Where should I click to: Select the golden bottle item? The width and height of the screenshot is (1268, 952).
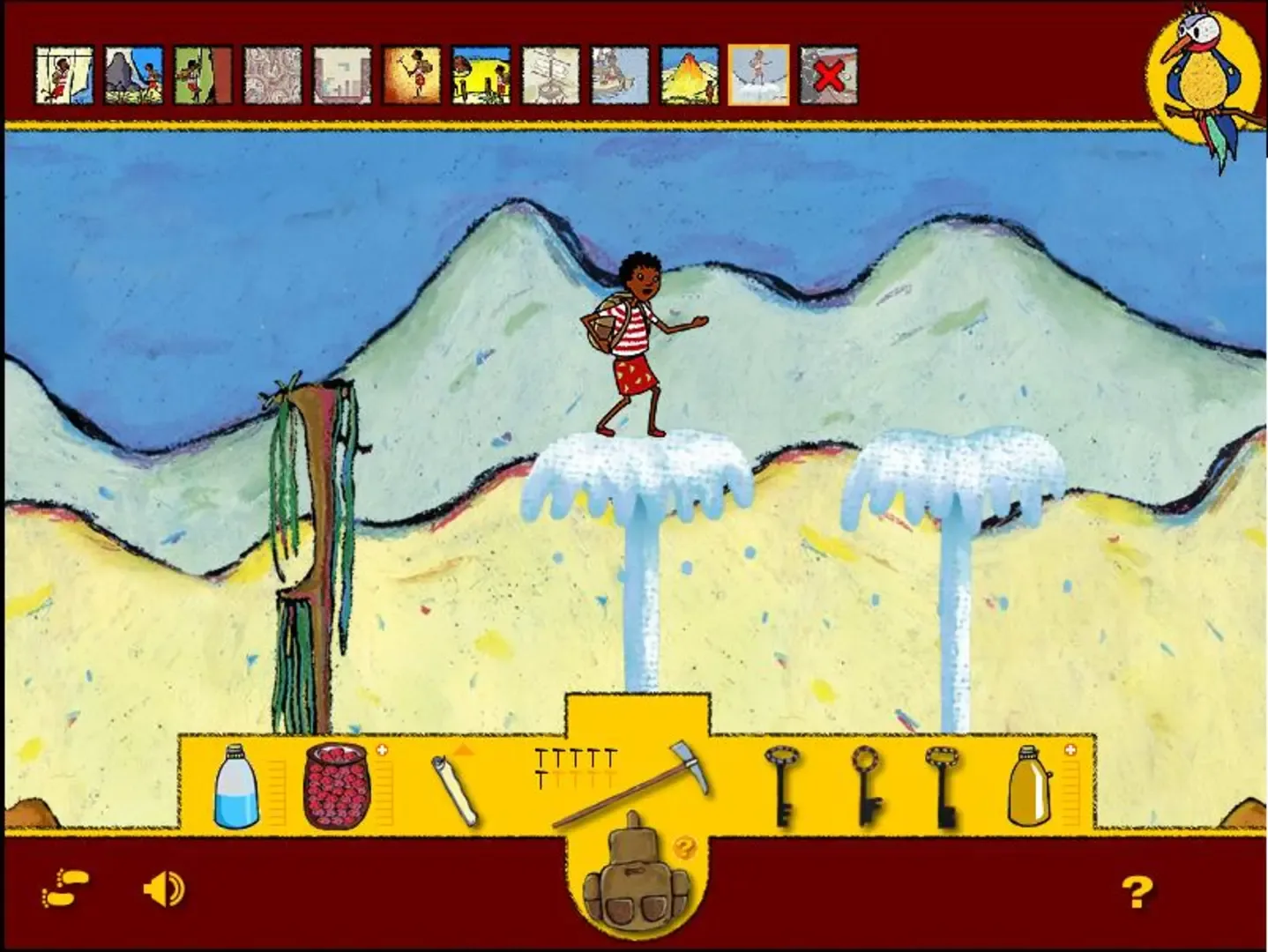(1028, 789)
